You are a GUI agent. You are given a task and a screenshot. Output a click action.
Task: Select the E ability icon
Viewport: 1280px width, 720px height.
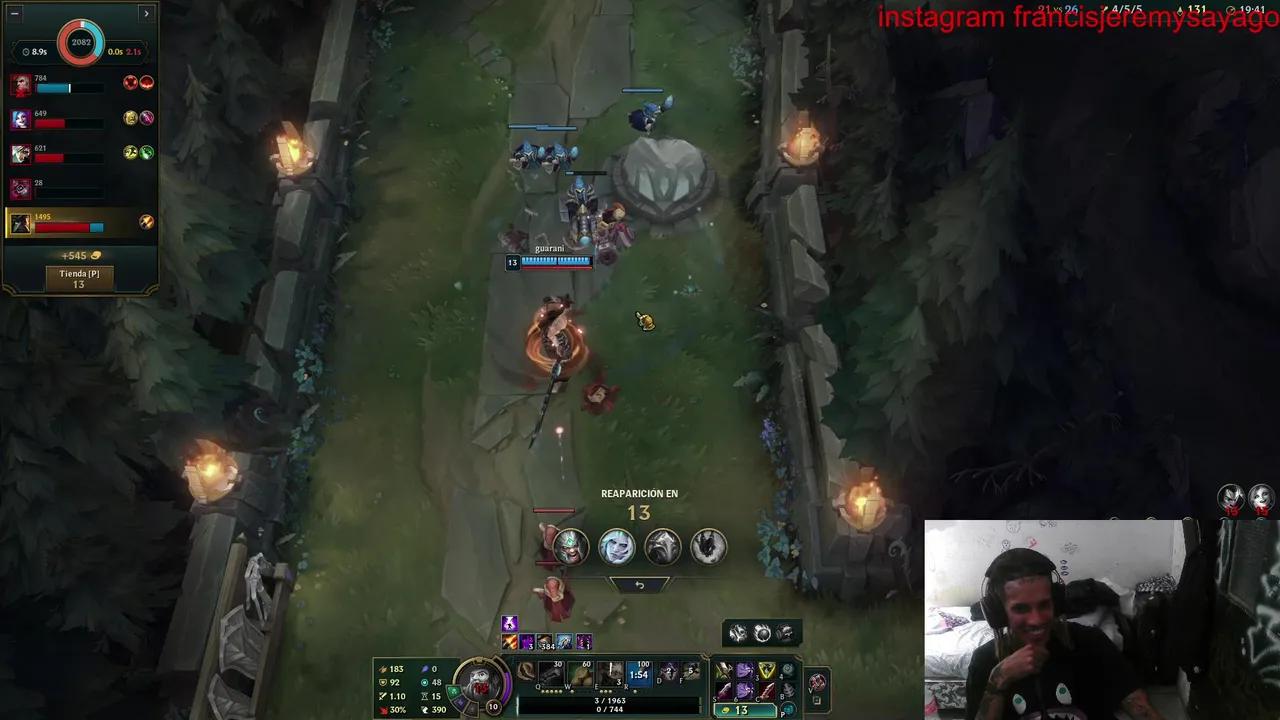pos(609,672)
